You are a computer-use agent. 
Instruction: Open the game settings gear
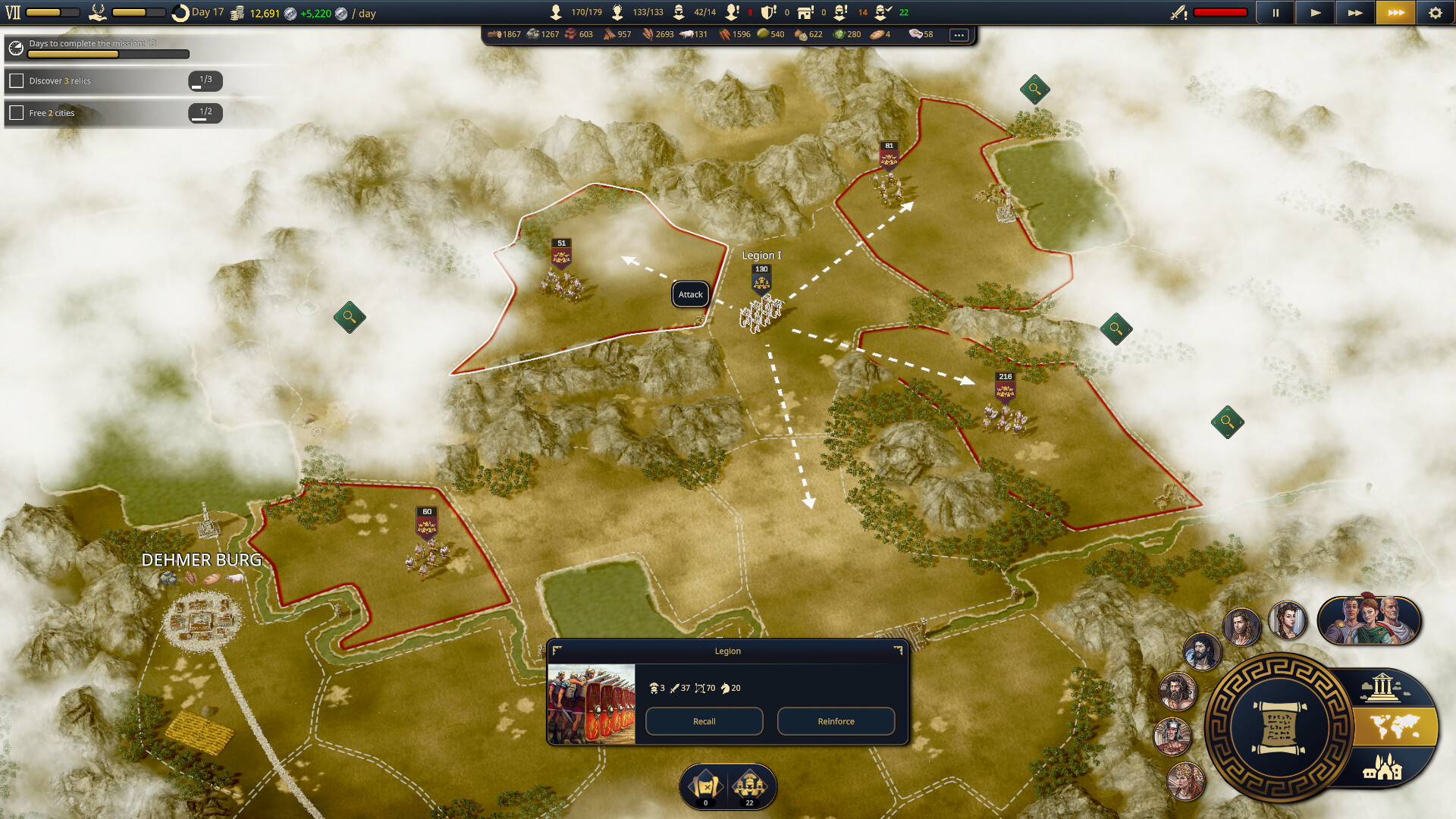click(1436, 13)
